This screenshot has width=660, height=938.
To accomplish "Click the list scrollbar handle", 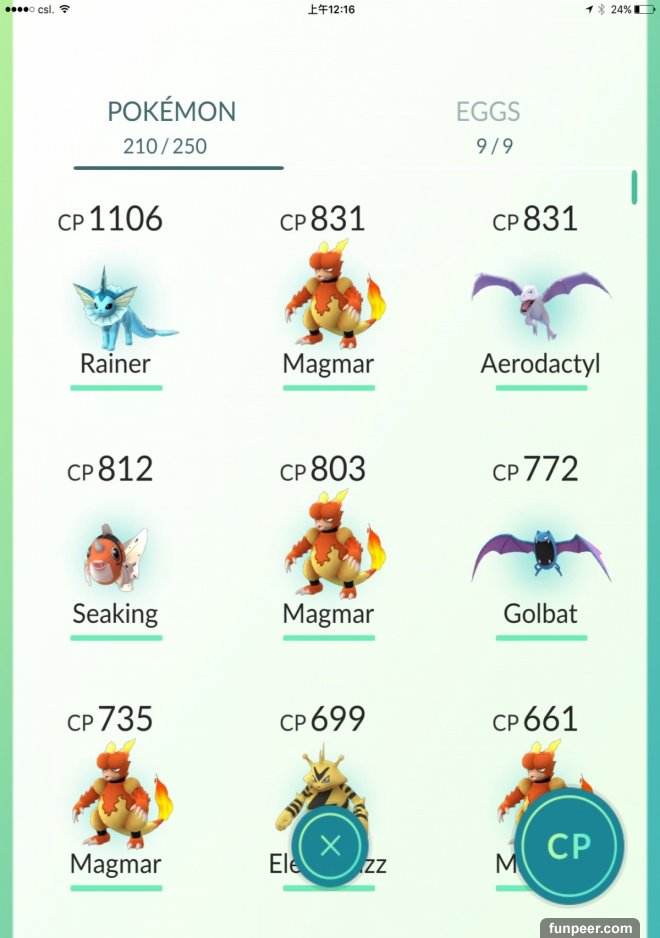I will [634, 187].
